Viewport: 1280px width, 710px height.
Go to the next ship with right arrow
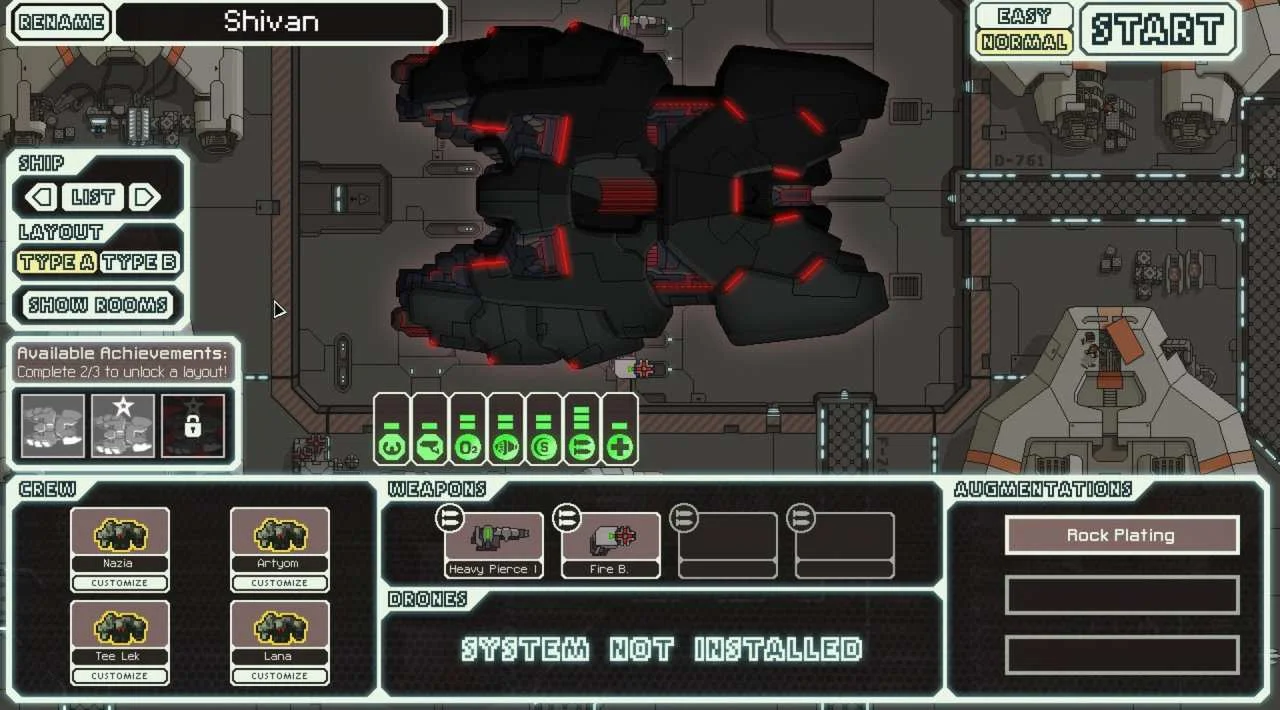pyautogui.click(x=146, y=197)
